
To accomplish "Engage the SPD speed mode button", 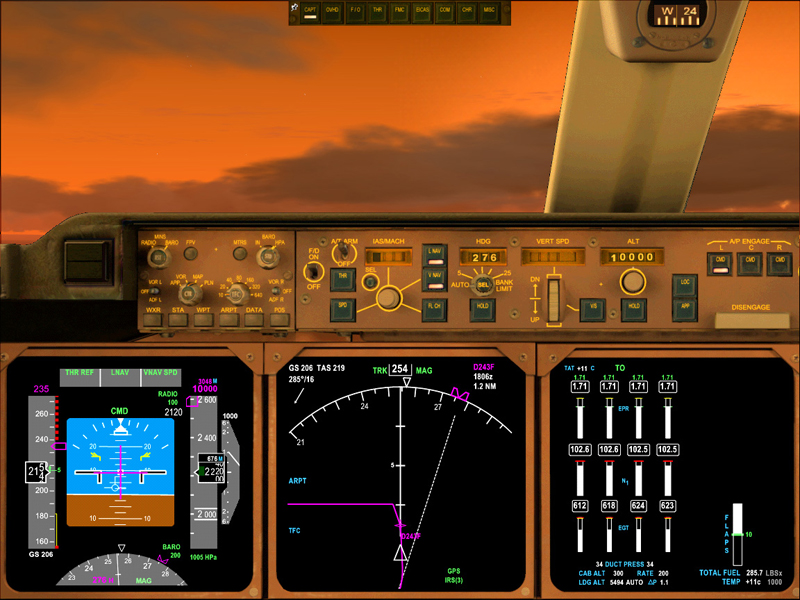I will point(342,310).
